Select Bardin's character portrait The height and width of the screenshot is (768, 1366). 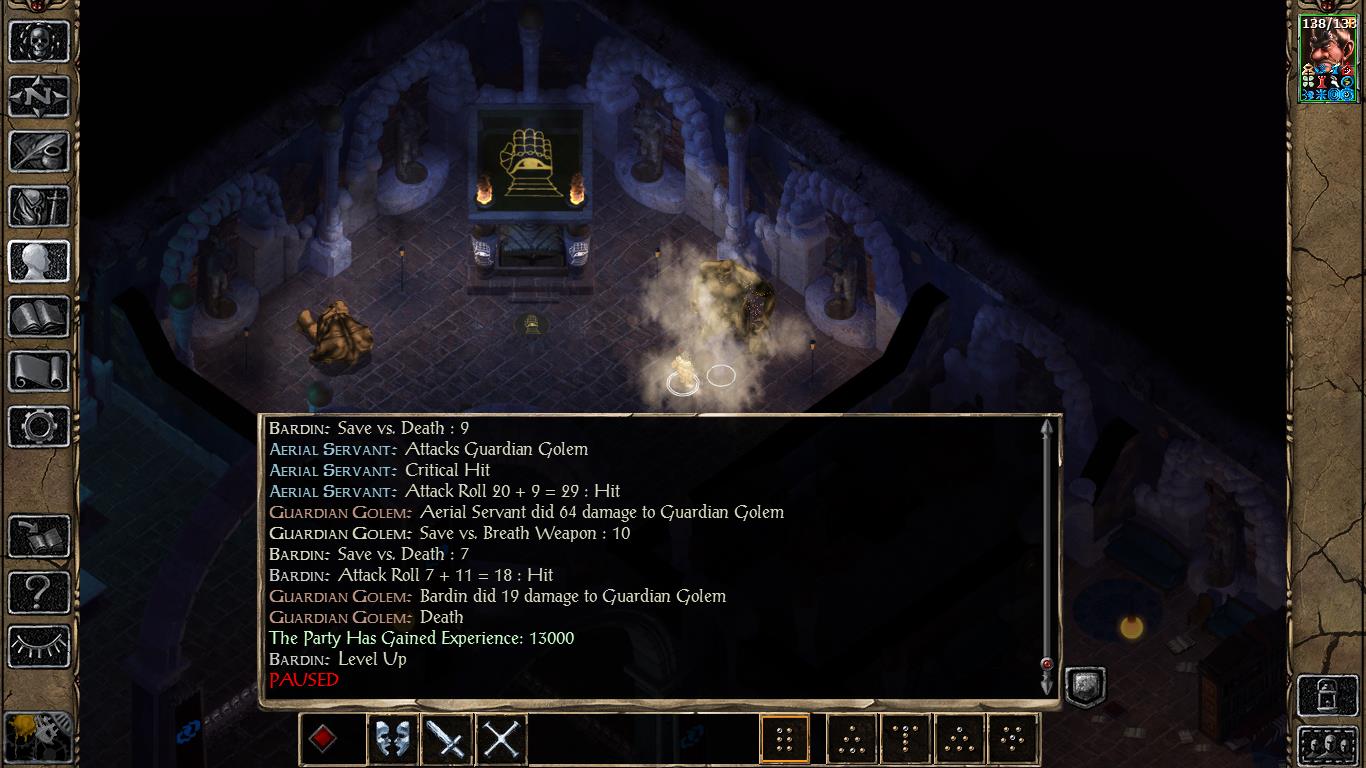point(1328,59)
